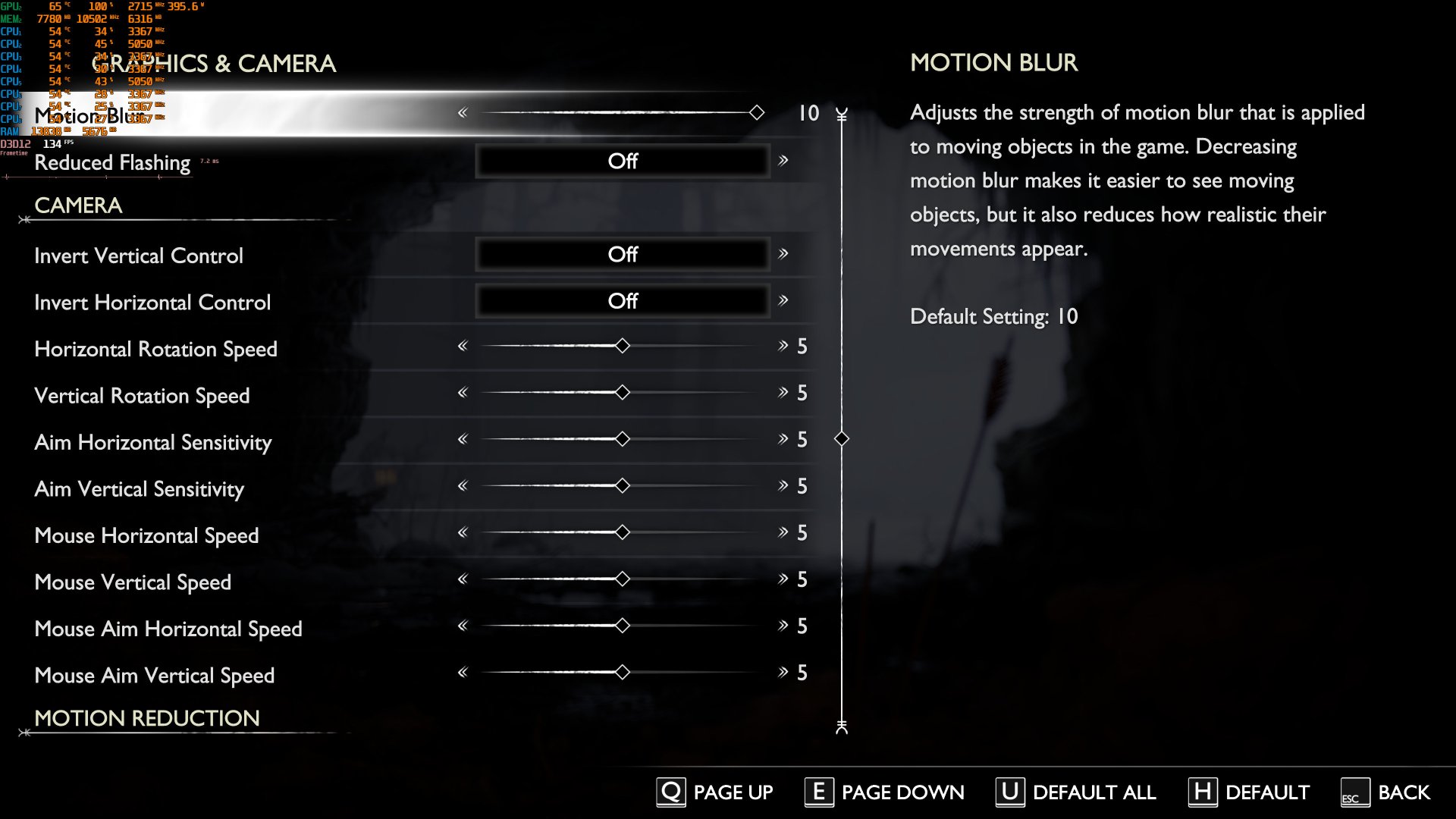Toggle Reduced Flashing off setting

pyautogui.click(x=623, y=160)
